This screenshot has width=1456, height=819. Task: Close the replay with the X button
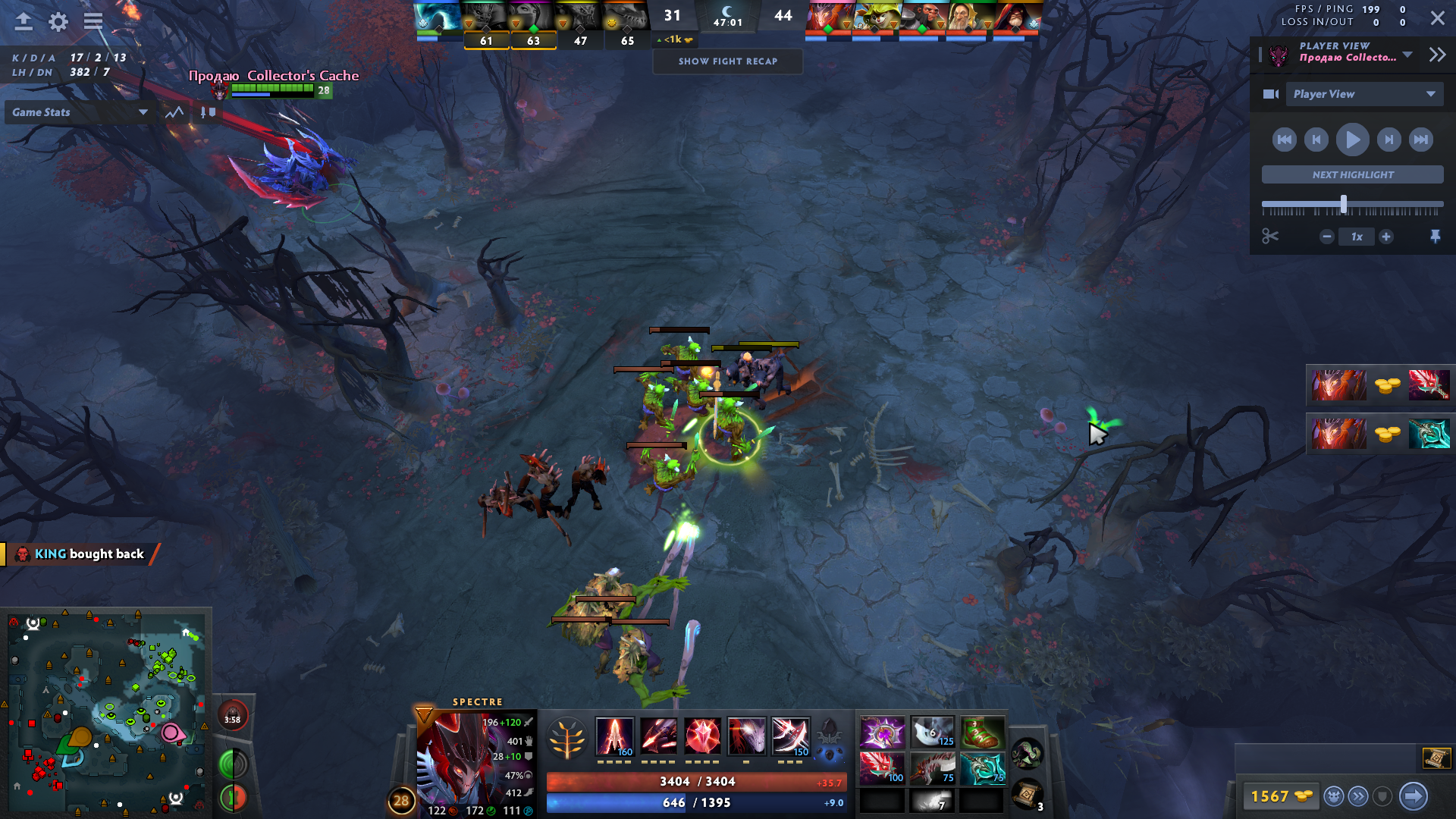pyautogui.click(x=1437, y=18)
